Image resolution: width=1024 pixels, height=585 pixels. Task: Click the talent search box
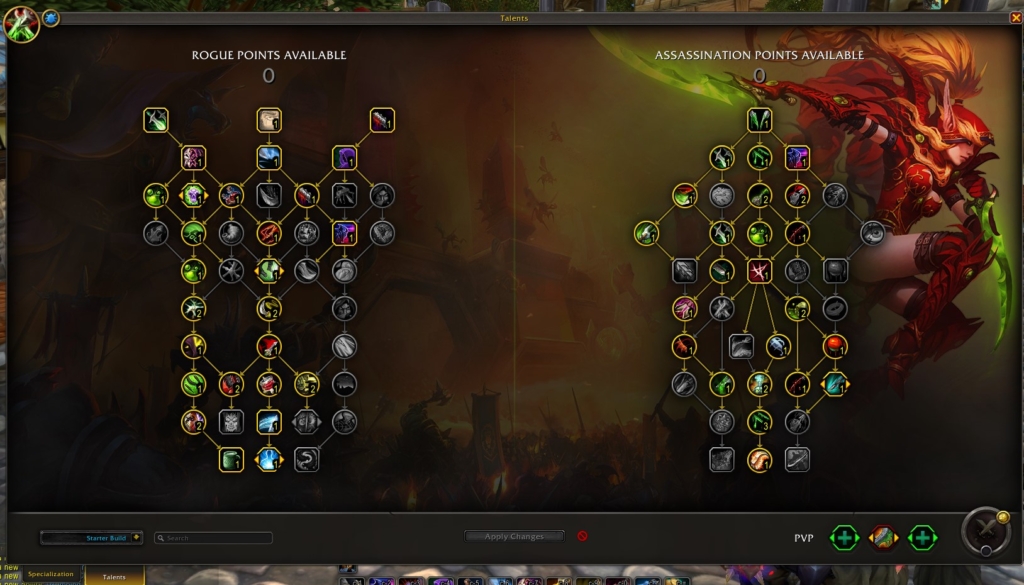[213, 538]
